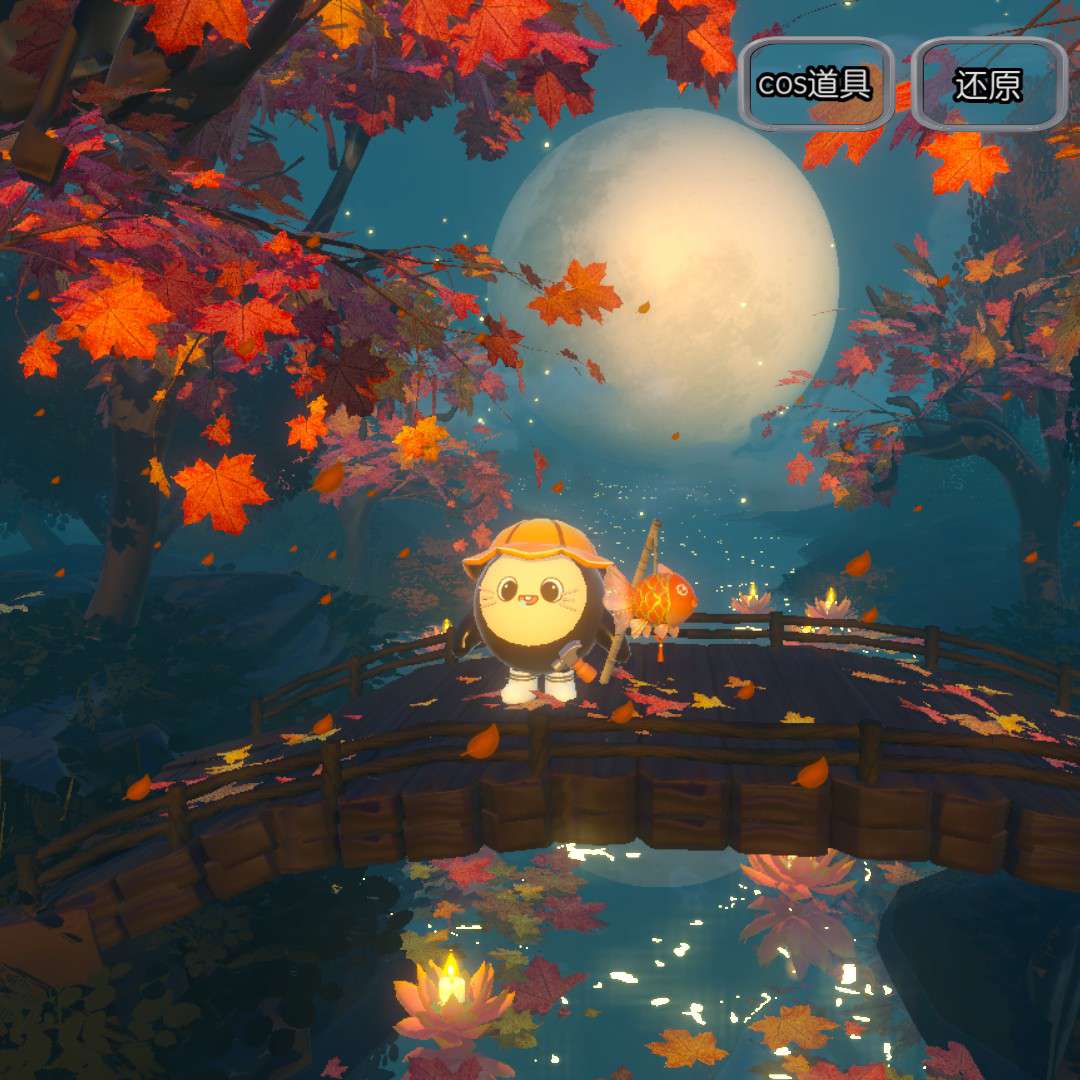1080x1080 pixels.
Task: Click the 还原 restore button
Action: (989, 85)
